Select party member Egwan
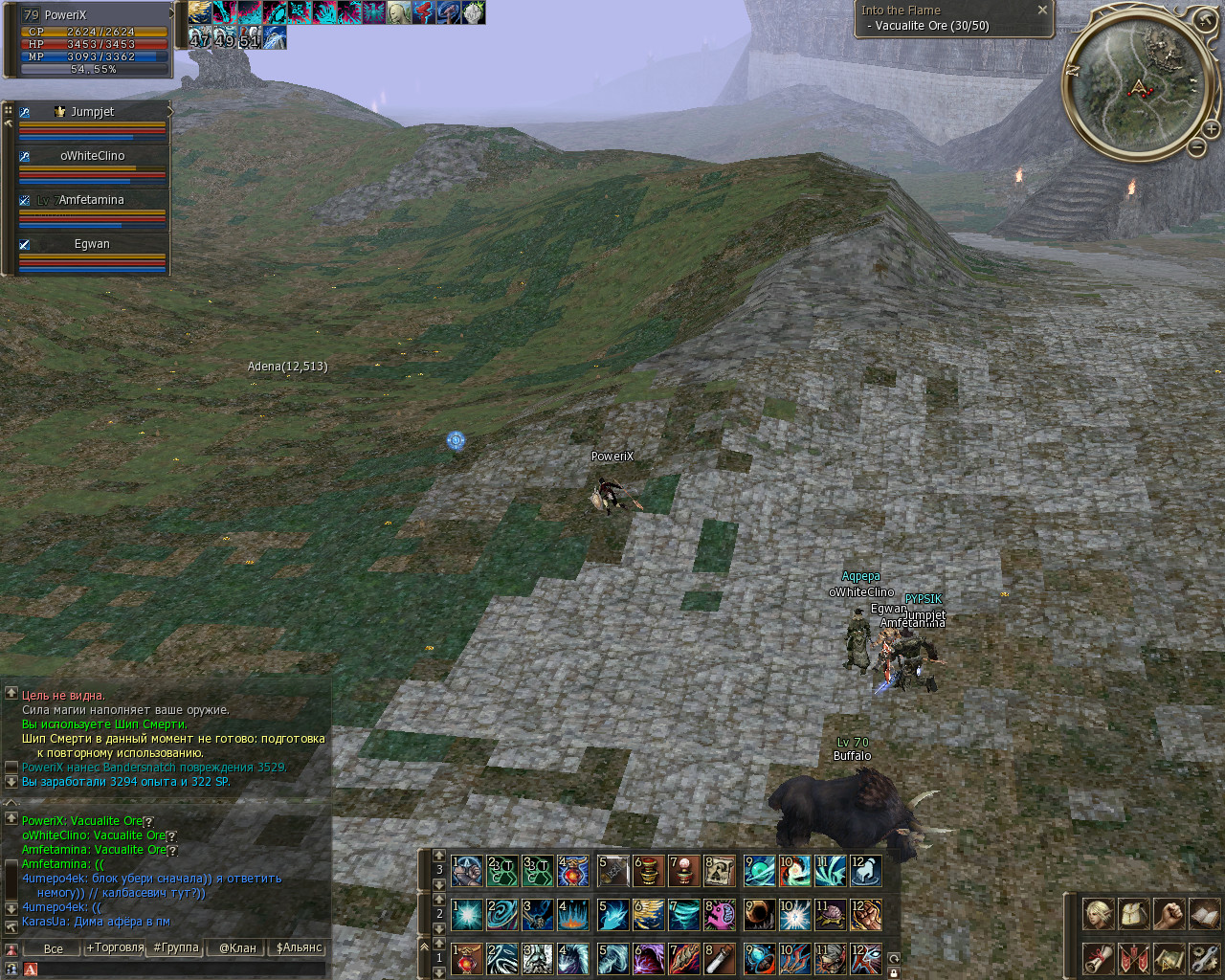Screen dimensions: 1225x980 pos(92,244)
